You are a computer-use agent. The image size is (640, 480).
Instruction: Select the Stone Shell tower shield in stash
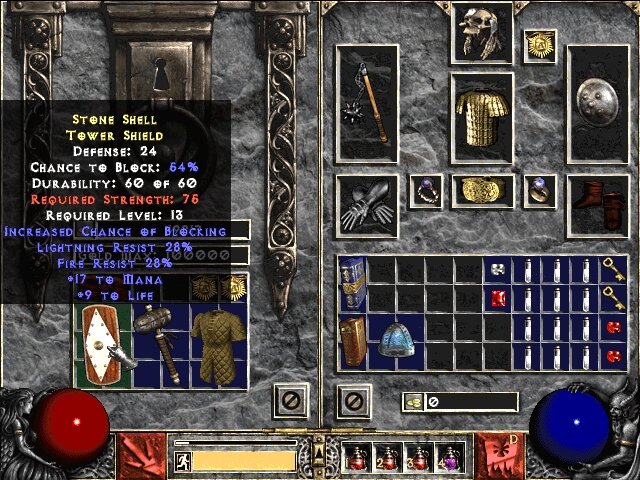(x=102, y=345)
